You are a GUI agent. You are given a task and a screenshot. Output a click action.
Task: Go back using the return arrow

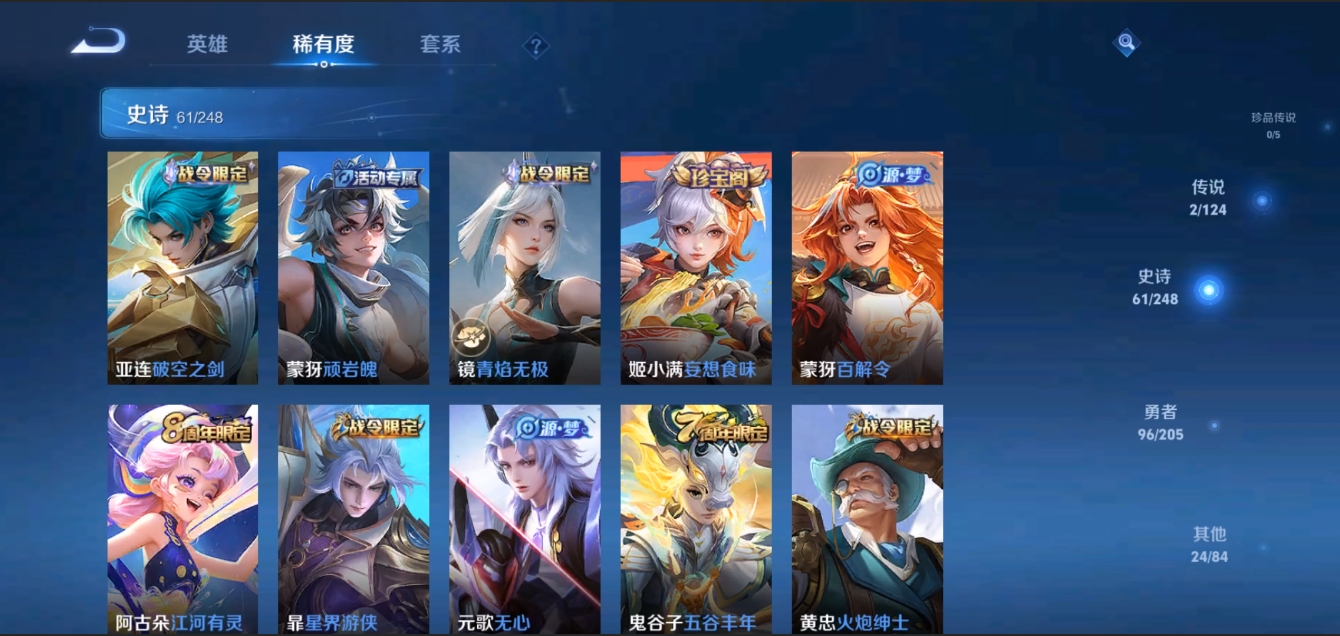98,42
